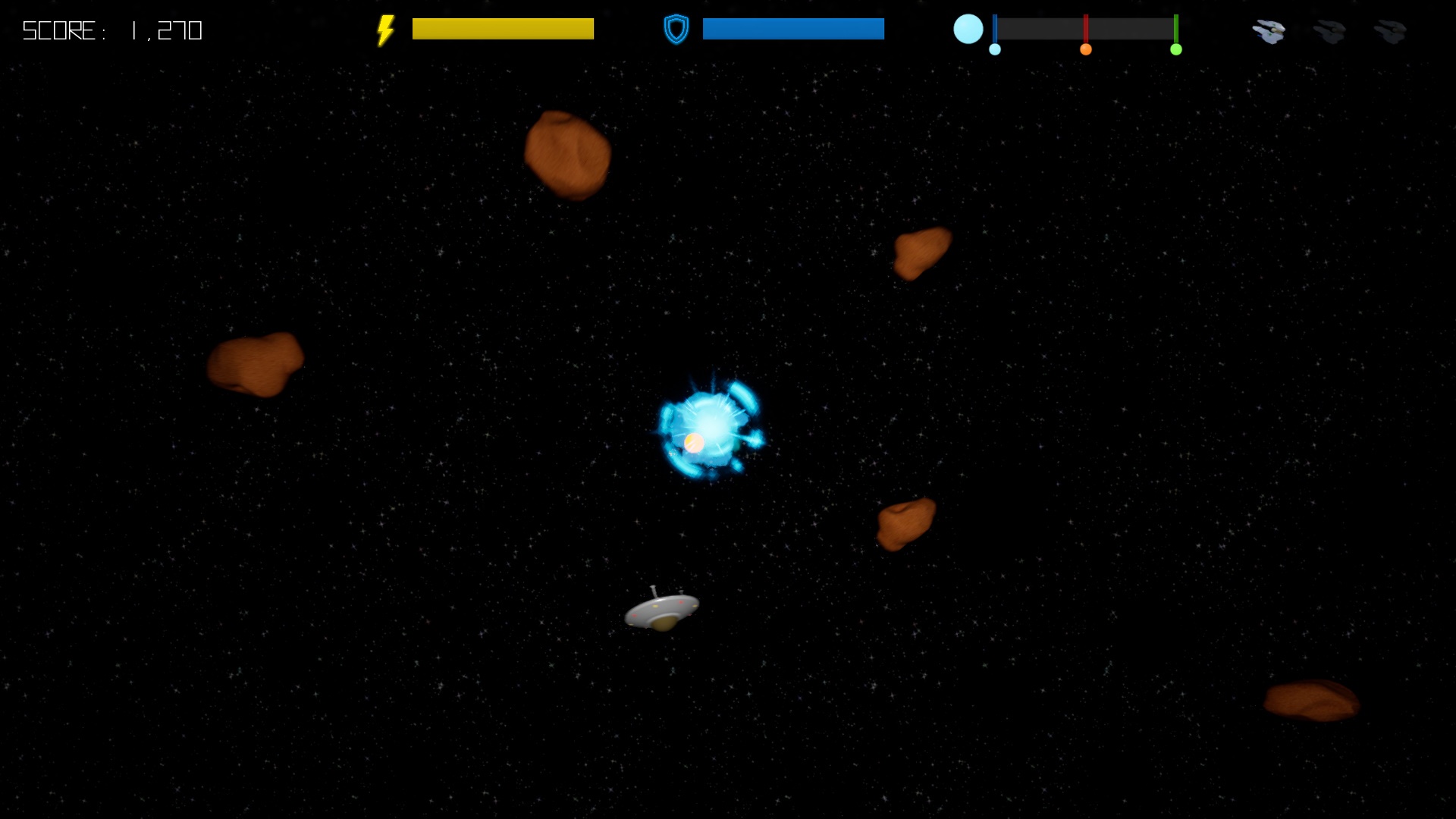Screen dimensions: 1456x819
Task: Click the green marker on the weapon bar
Action: 1177,29
